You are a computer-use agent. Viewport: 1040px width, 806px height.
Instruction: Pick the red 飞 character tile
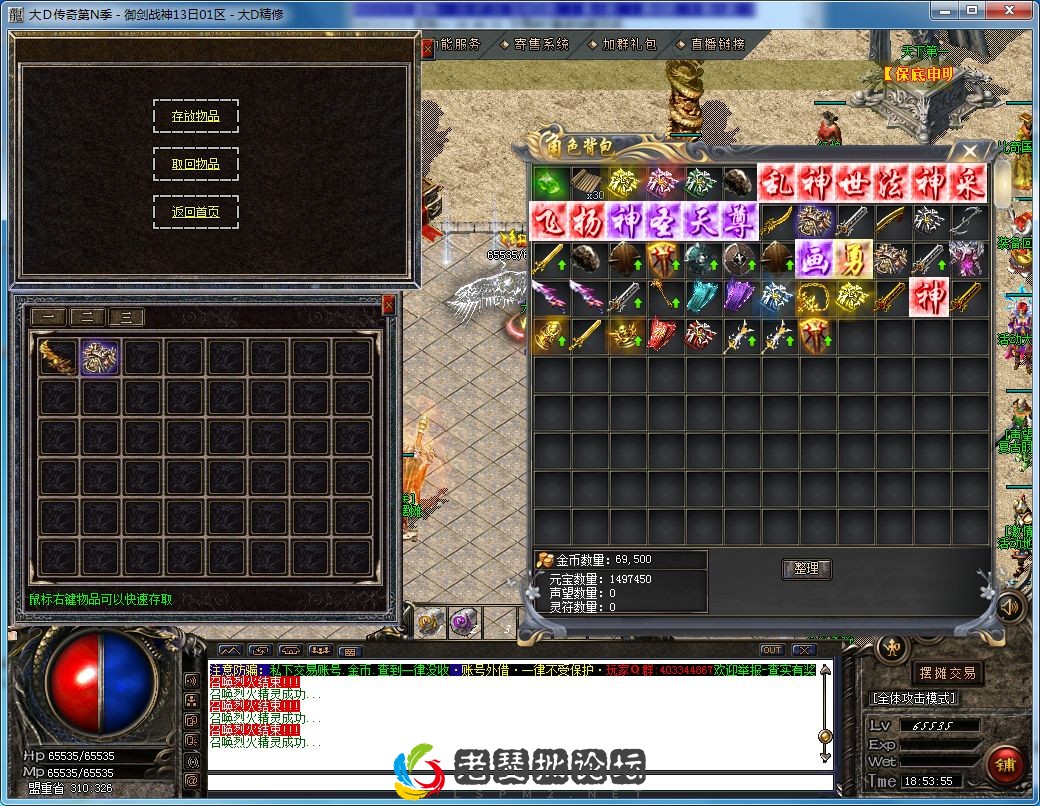coord(548,220)
